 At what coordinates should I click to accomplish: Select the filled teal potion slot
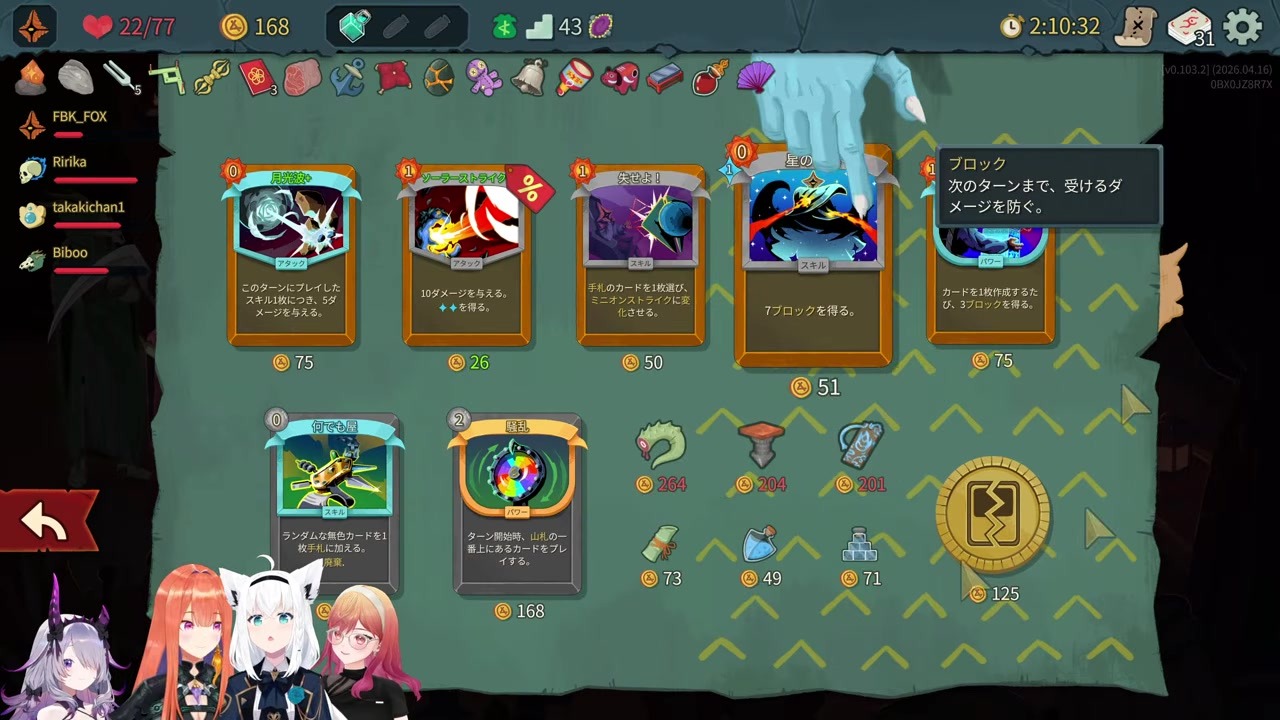pyautogui.click(x=354, y=27)
